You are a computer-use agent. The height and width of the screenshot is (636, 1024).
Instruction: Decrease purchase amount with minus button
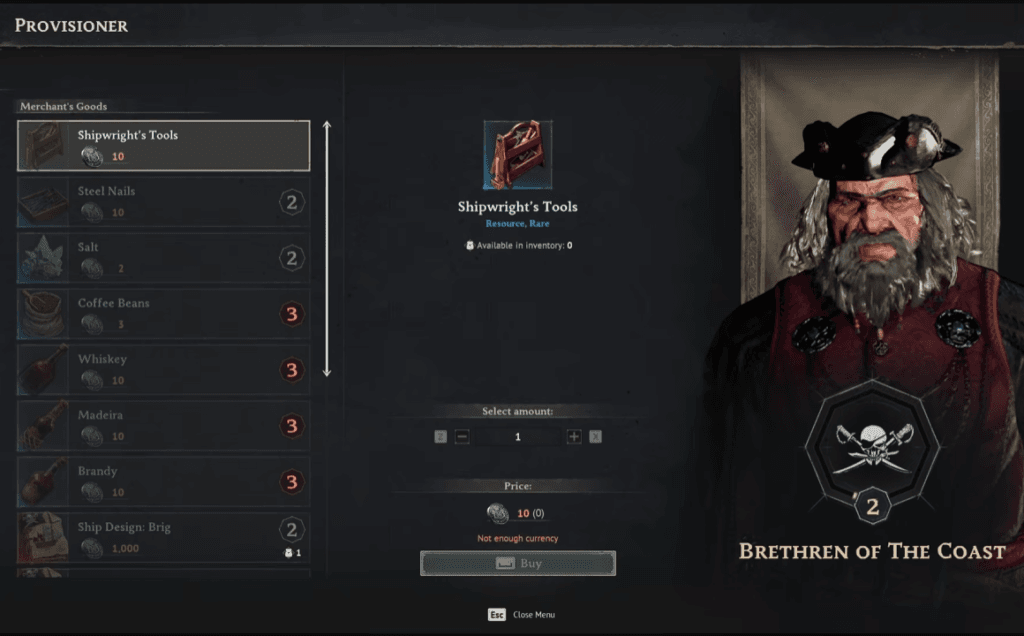point(462,437)
